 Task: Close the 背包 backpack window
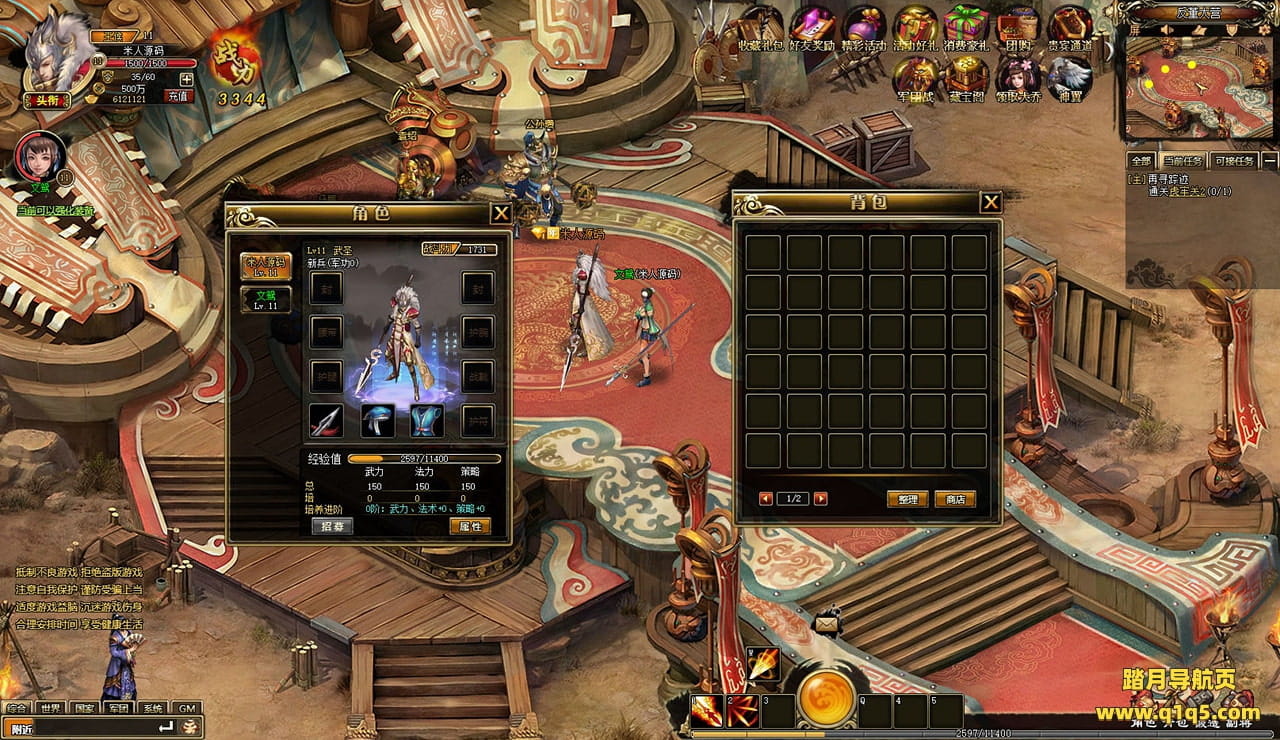coord(990,203)
